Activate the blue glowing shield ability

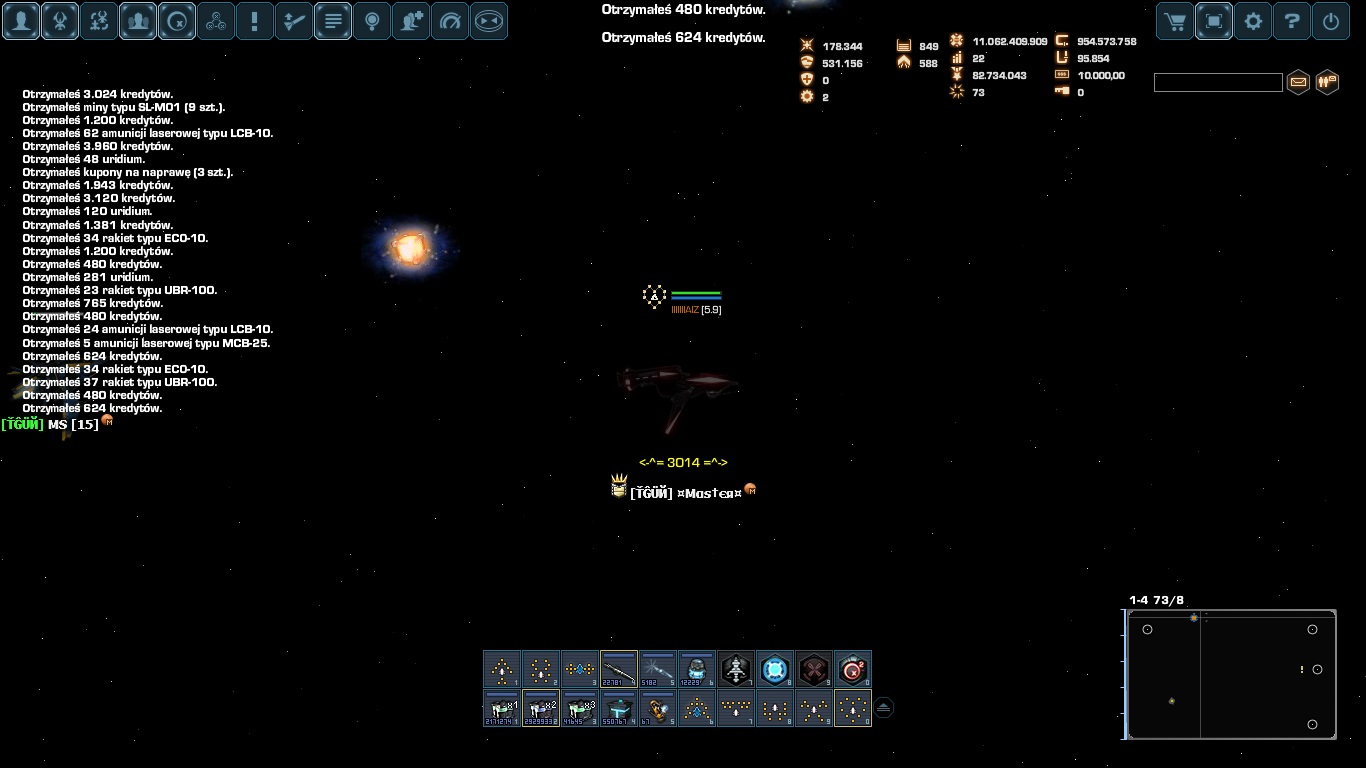(775, 669)
